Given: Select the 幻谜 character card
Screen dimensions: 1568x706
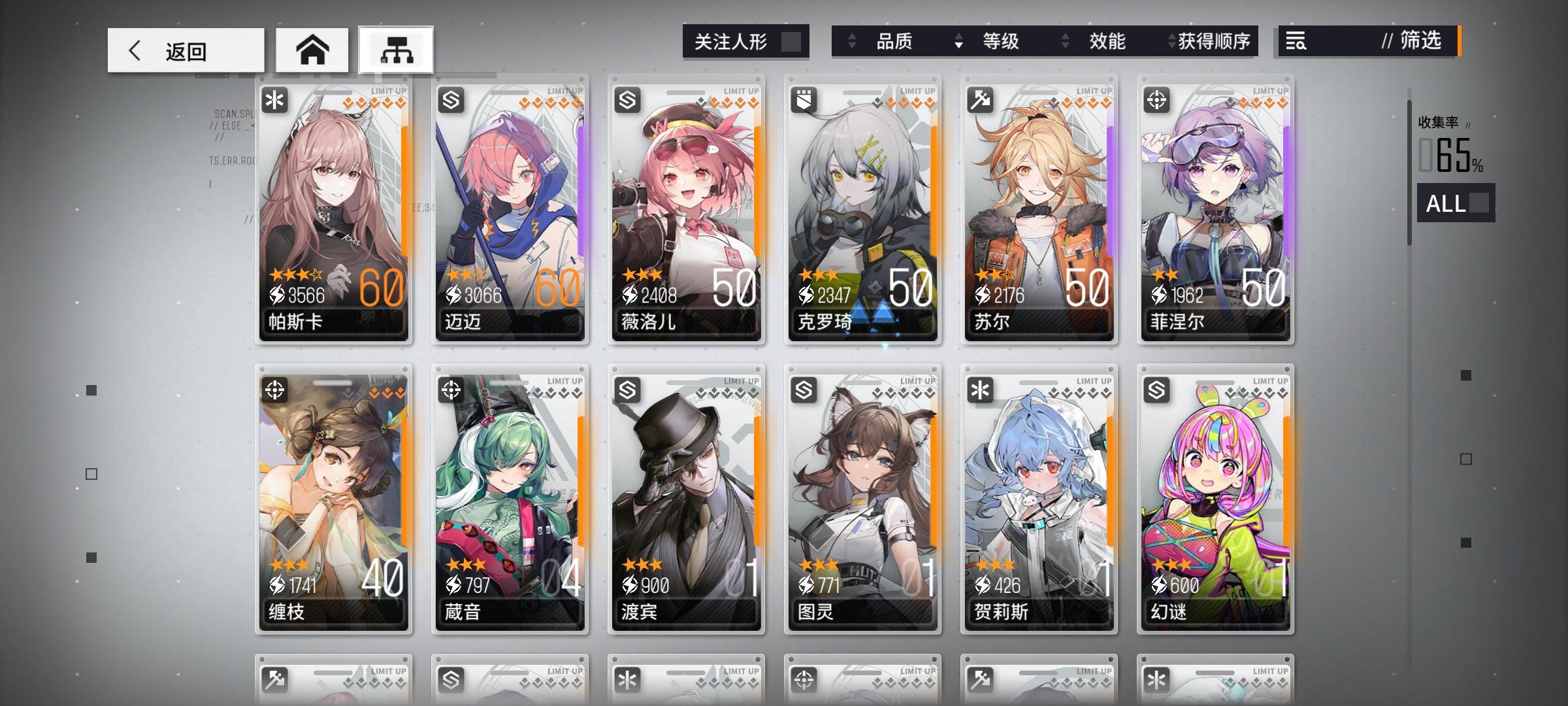Looking at the screenshot, I should [x=1214, y=503].
